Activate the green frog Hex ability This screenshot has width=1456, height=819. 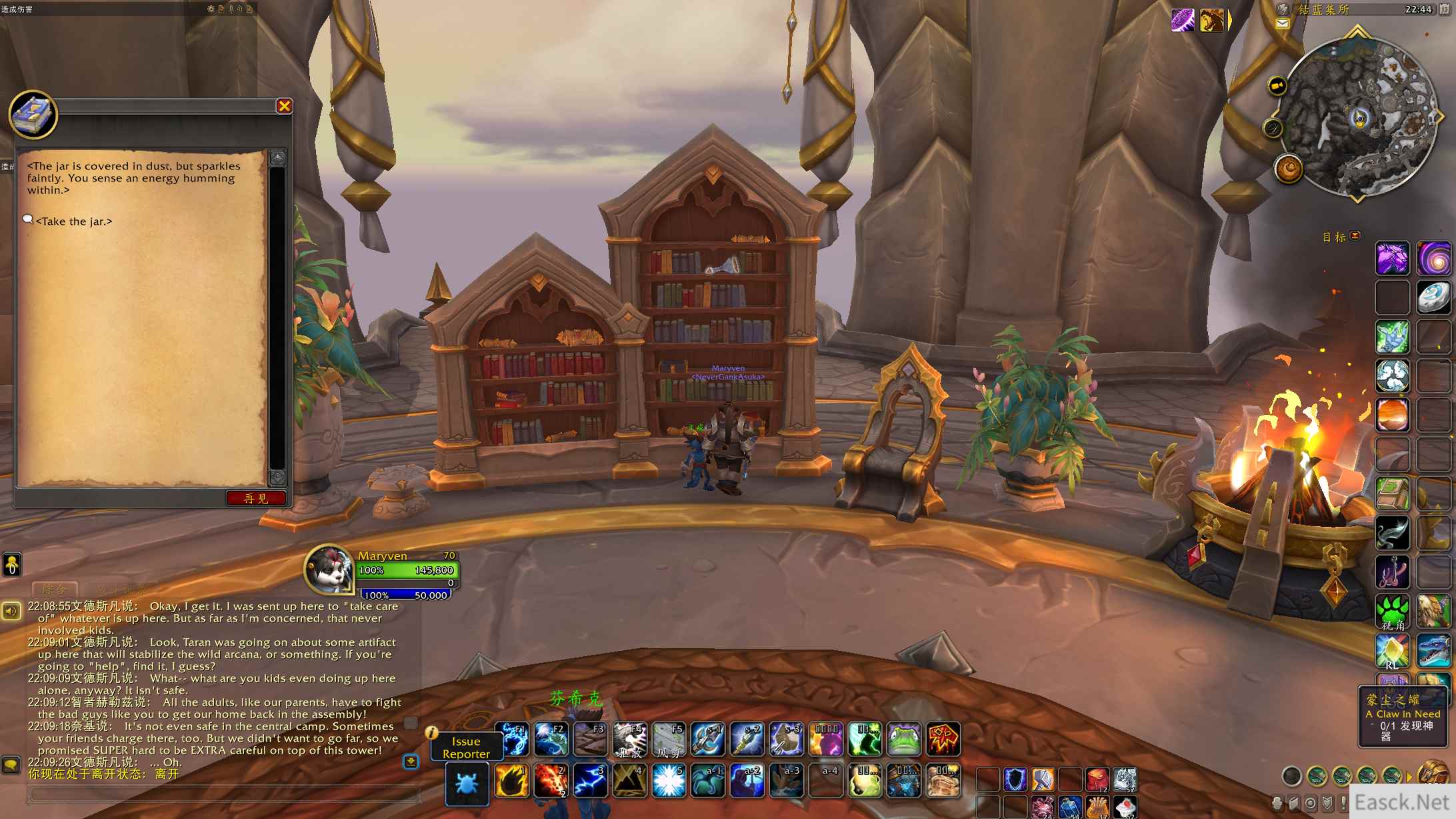904,740
